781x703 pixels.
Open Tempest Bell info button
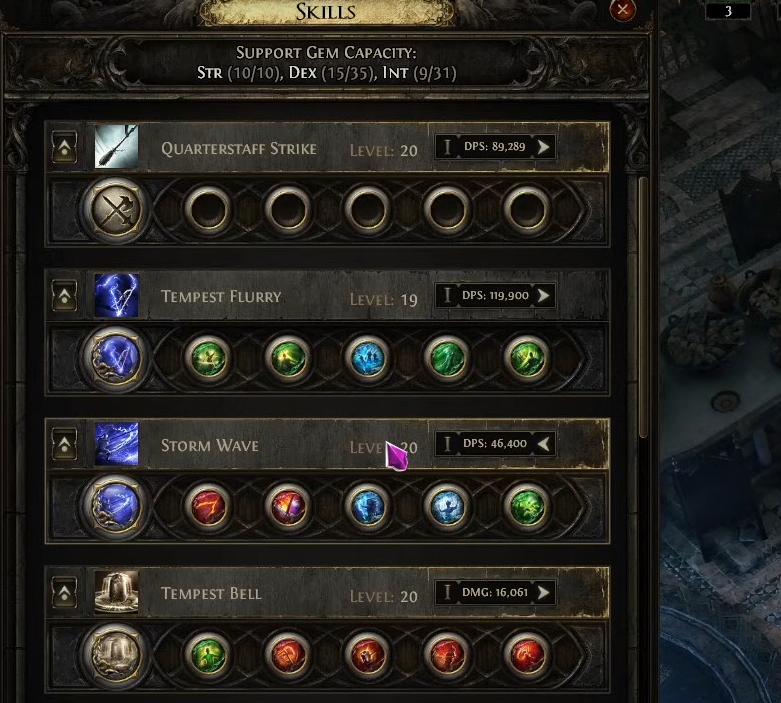(447, 593)
